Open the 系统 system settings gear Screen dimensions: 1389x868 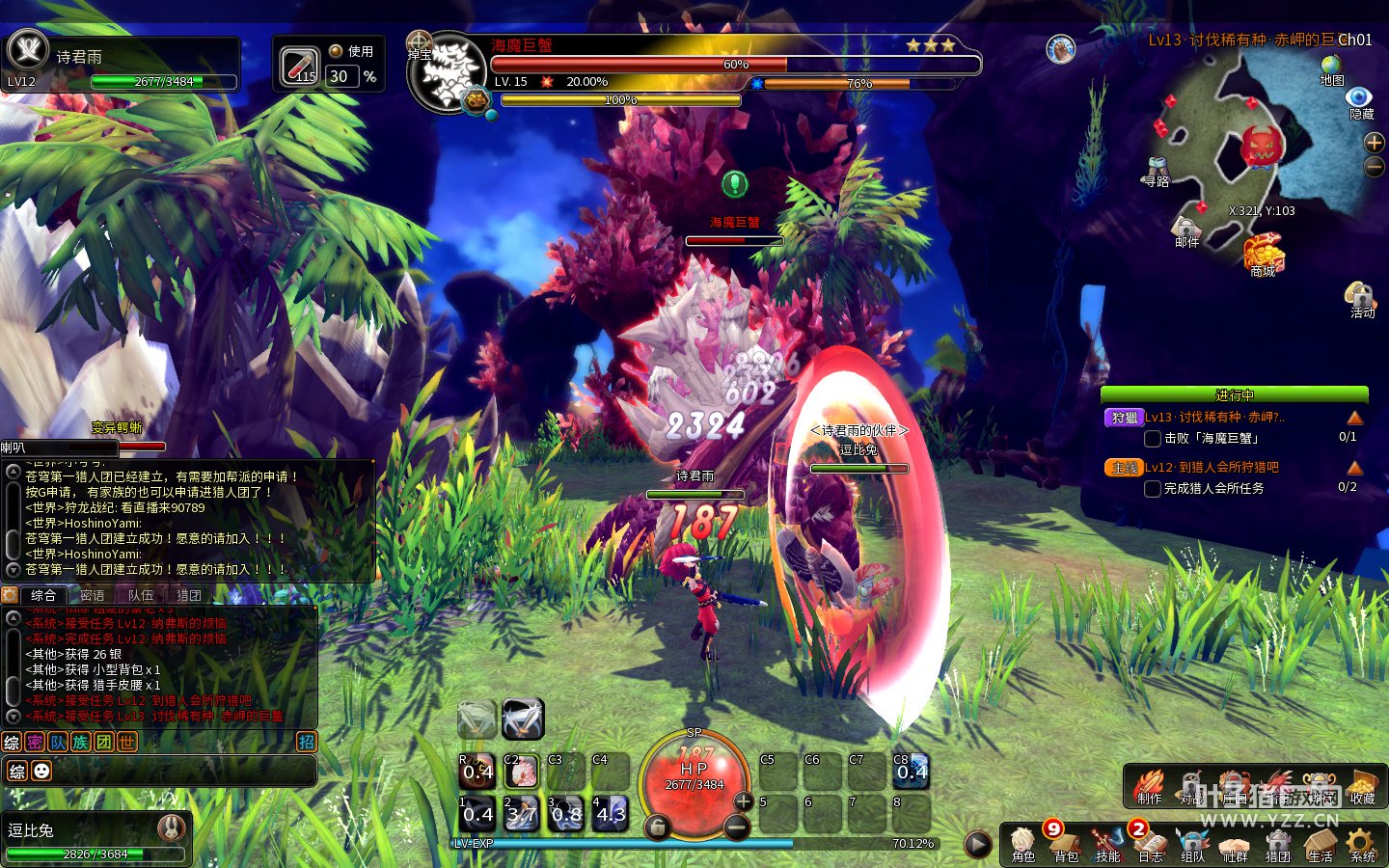point(1362,843)
